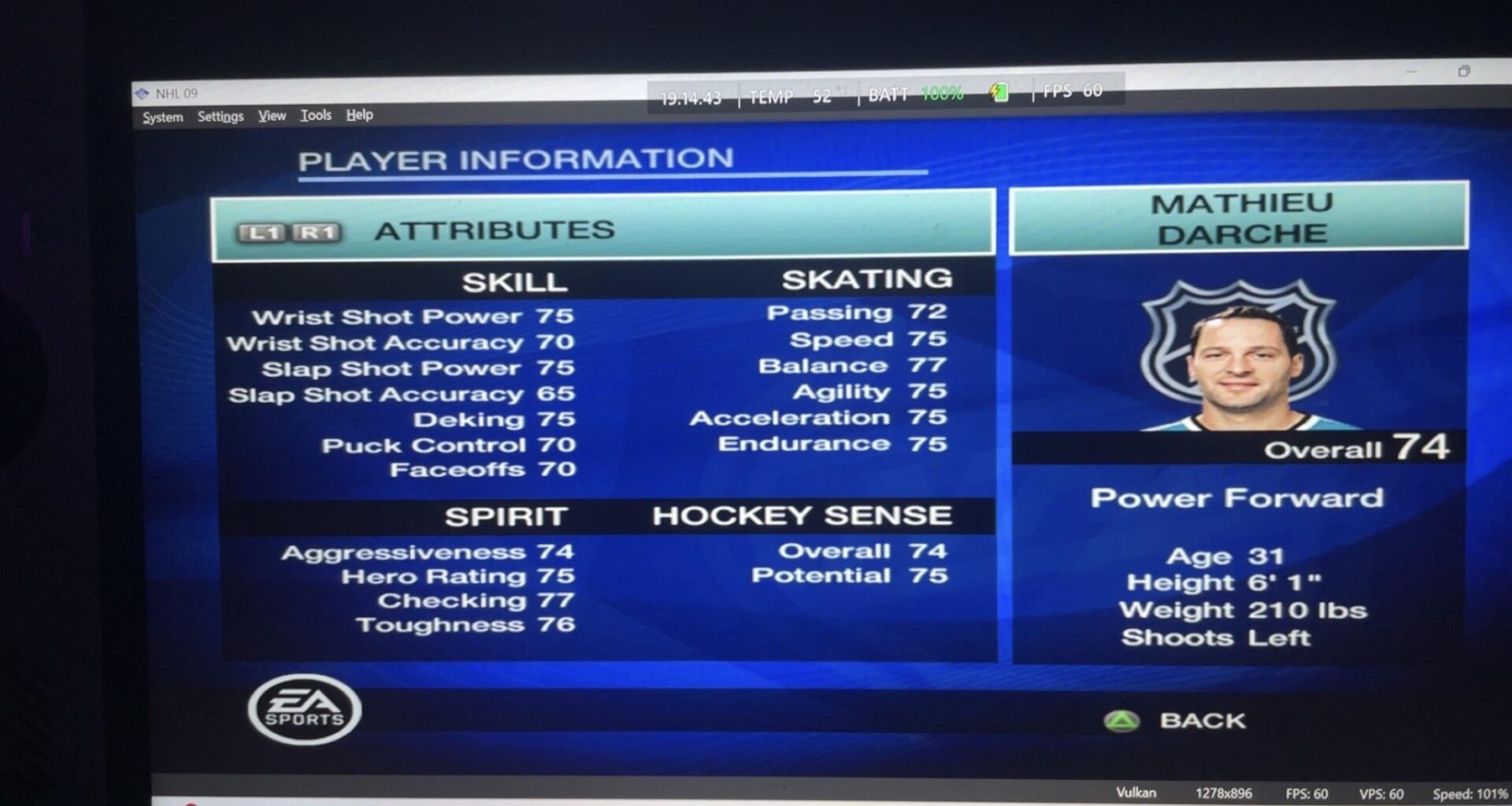Viewport: 1512px width, 806px height.
Task: Click the BATT 100% indicator in the overlay
Action: pyautogui.click(x=912, y=93)
